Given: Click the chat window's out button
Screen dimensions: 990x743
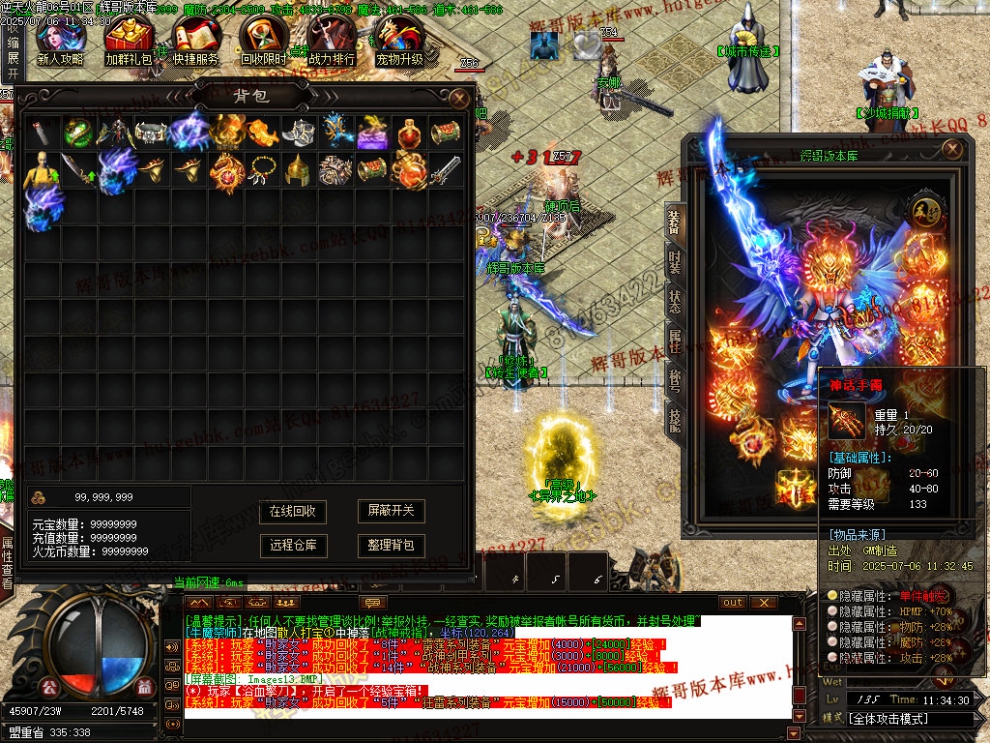Looking at the screenshot, I should (x=734, y=603).
